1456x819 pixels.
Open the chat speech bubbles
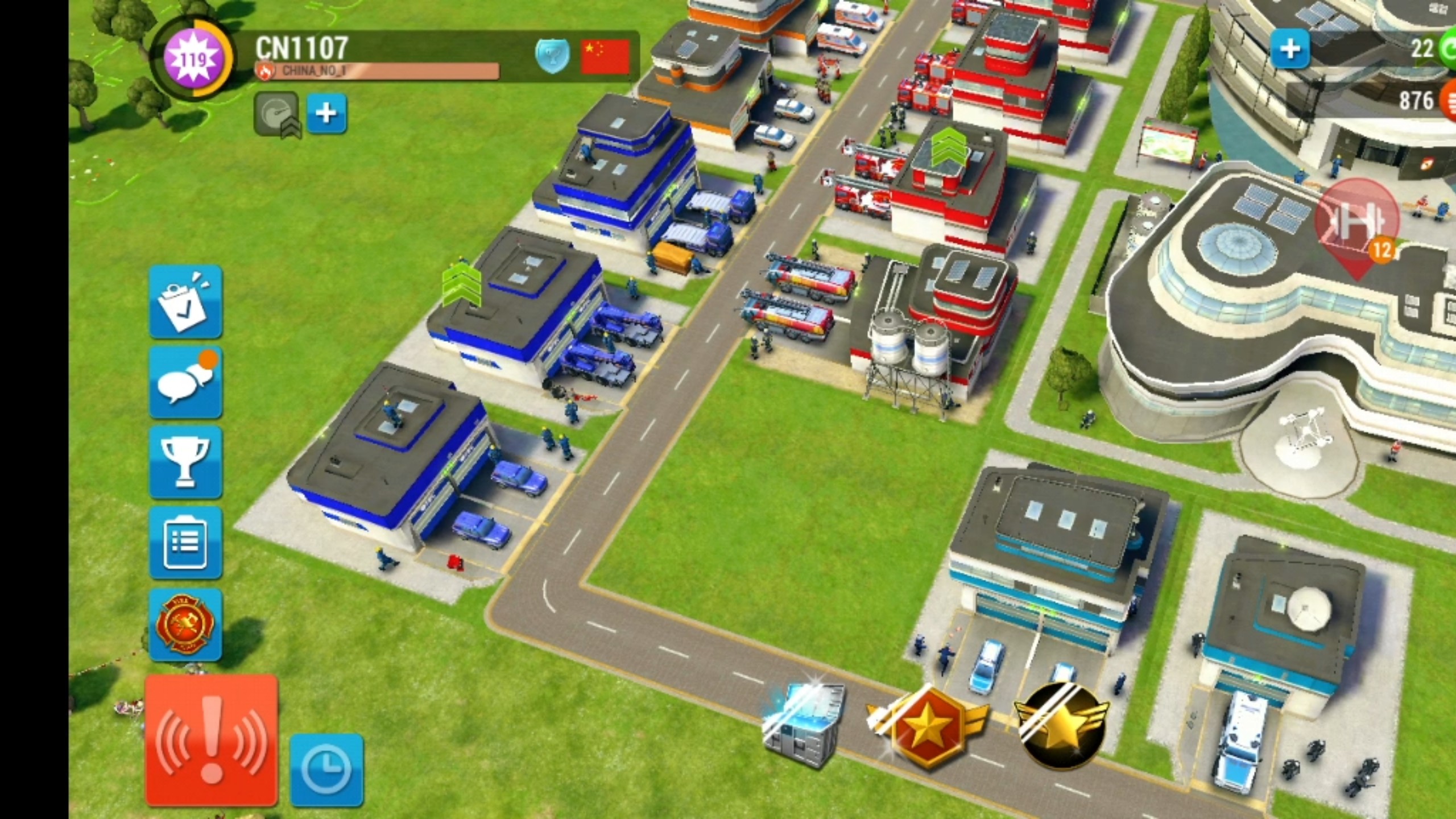(185, 382)
